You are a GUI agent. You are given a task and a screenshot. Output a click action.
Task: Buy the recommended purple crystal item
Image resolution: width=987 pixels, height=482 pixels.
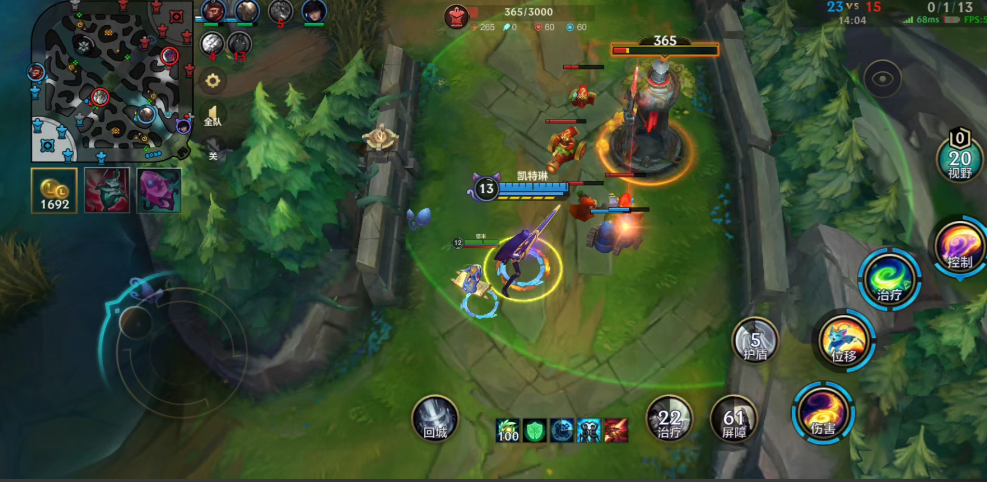158,190
